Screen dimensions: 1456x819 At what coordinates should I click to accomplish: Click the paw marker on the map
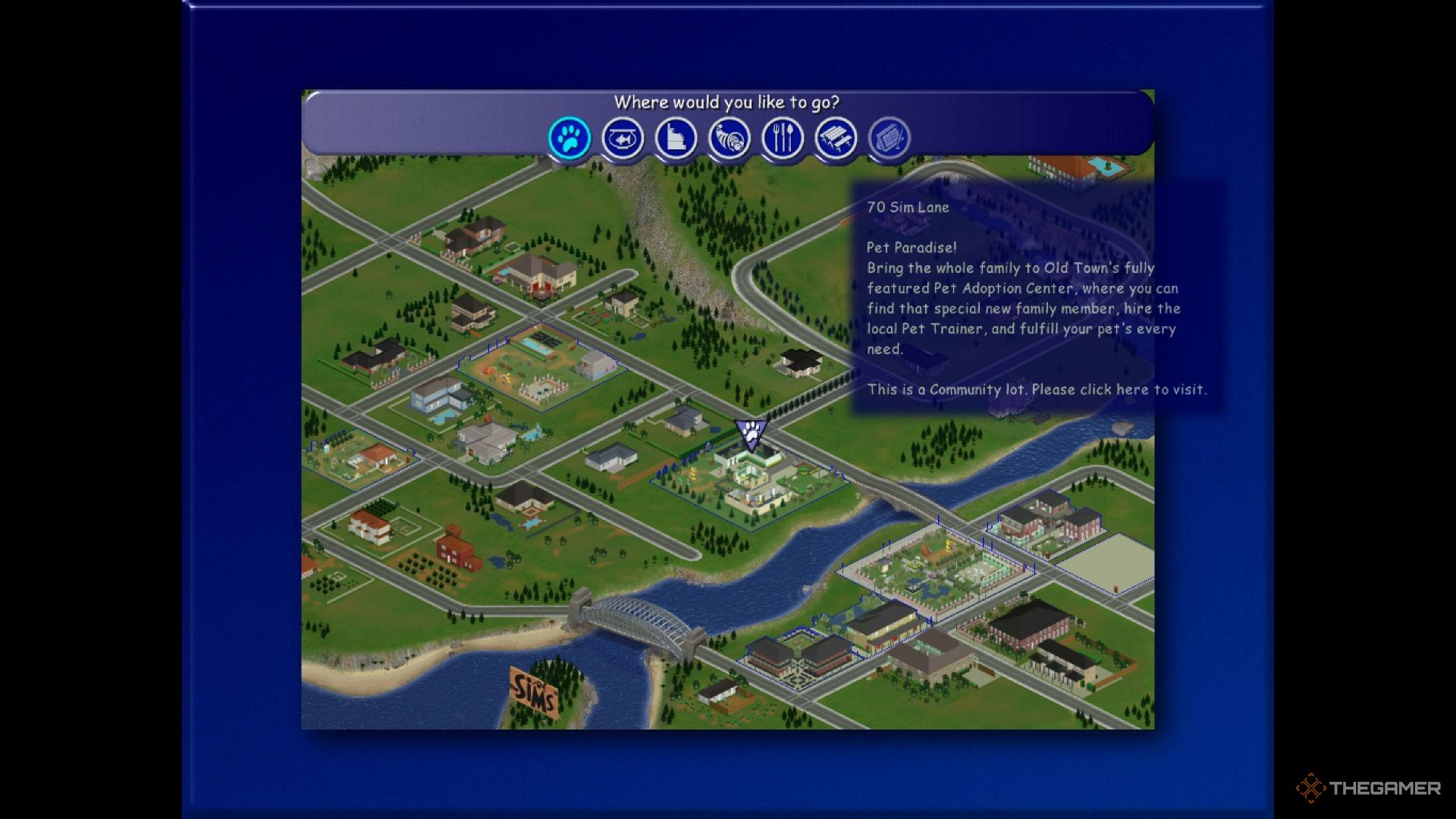tap(752, 435)
